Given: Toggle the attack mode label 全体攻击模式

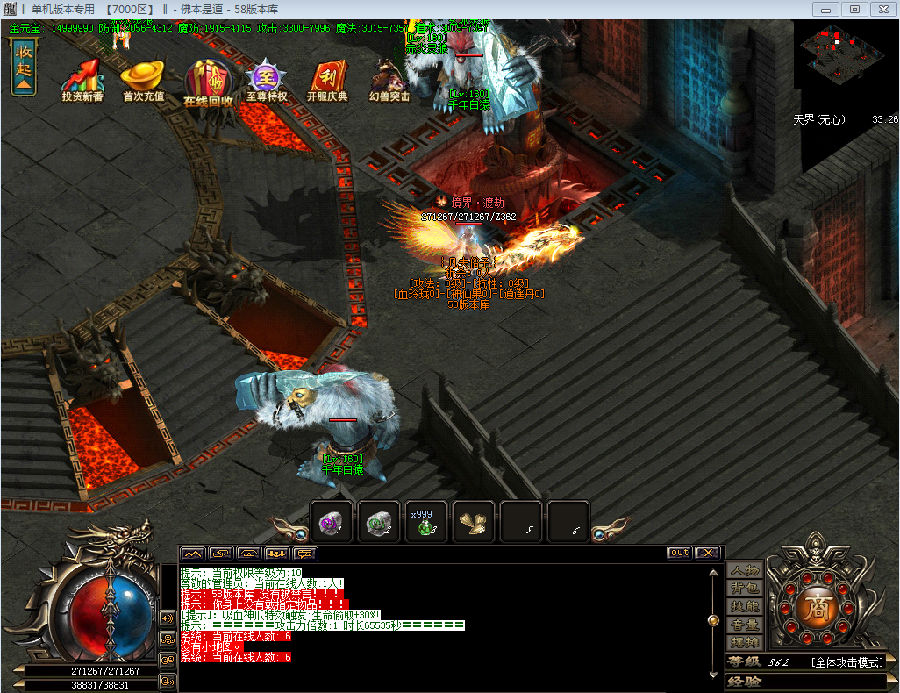Looking at the screenshot, I should [x=846, y=662].
